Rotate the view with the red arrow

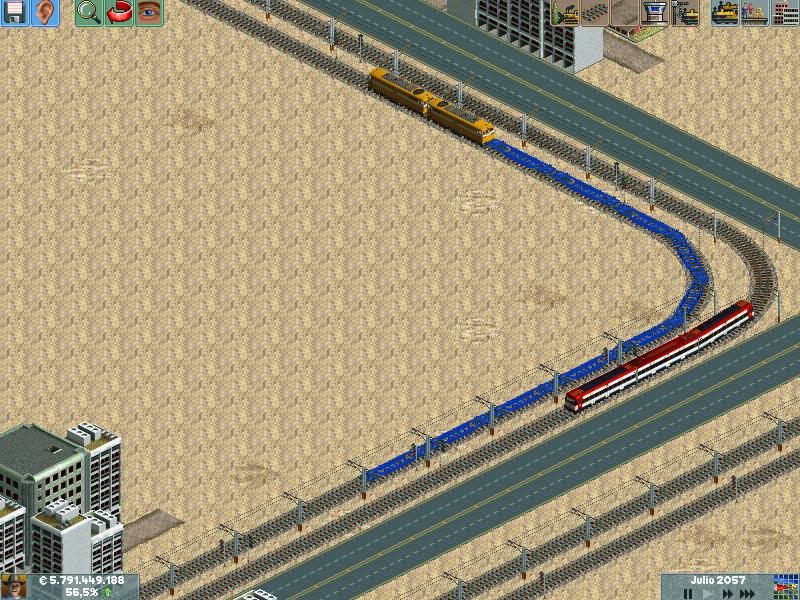point(119,13)
